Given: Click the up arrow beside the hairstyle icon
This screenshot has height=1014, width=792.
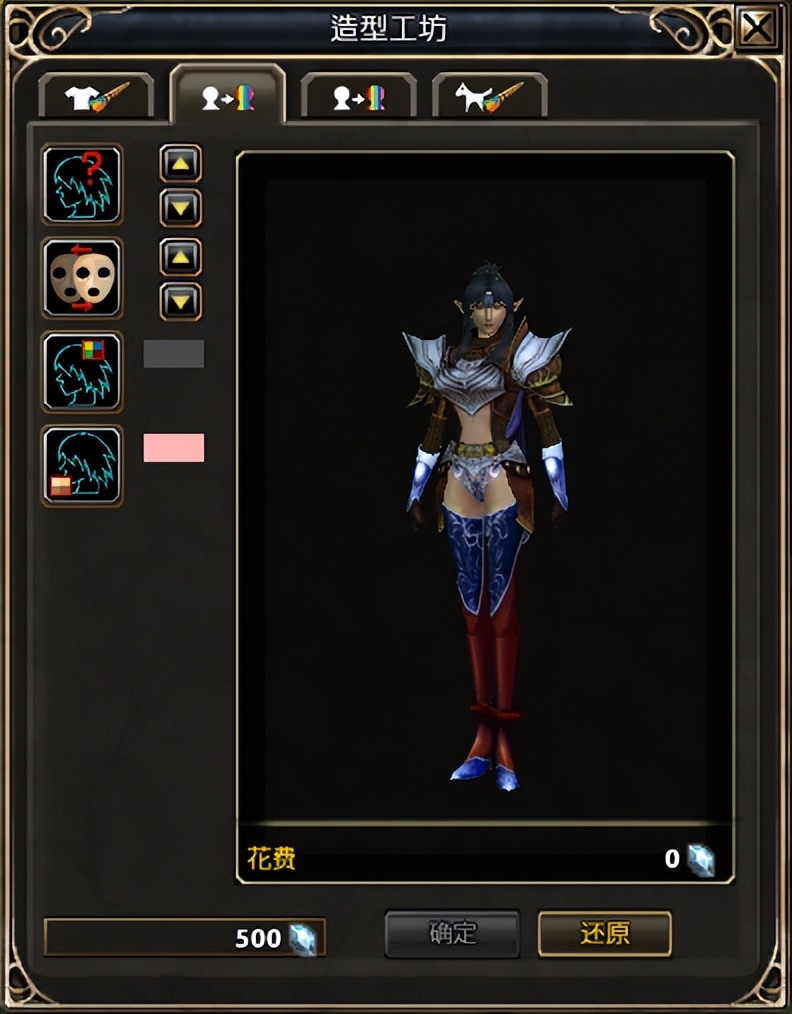Looking at the screenshot, I should coord(181,163).
